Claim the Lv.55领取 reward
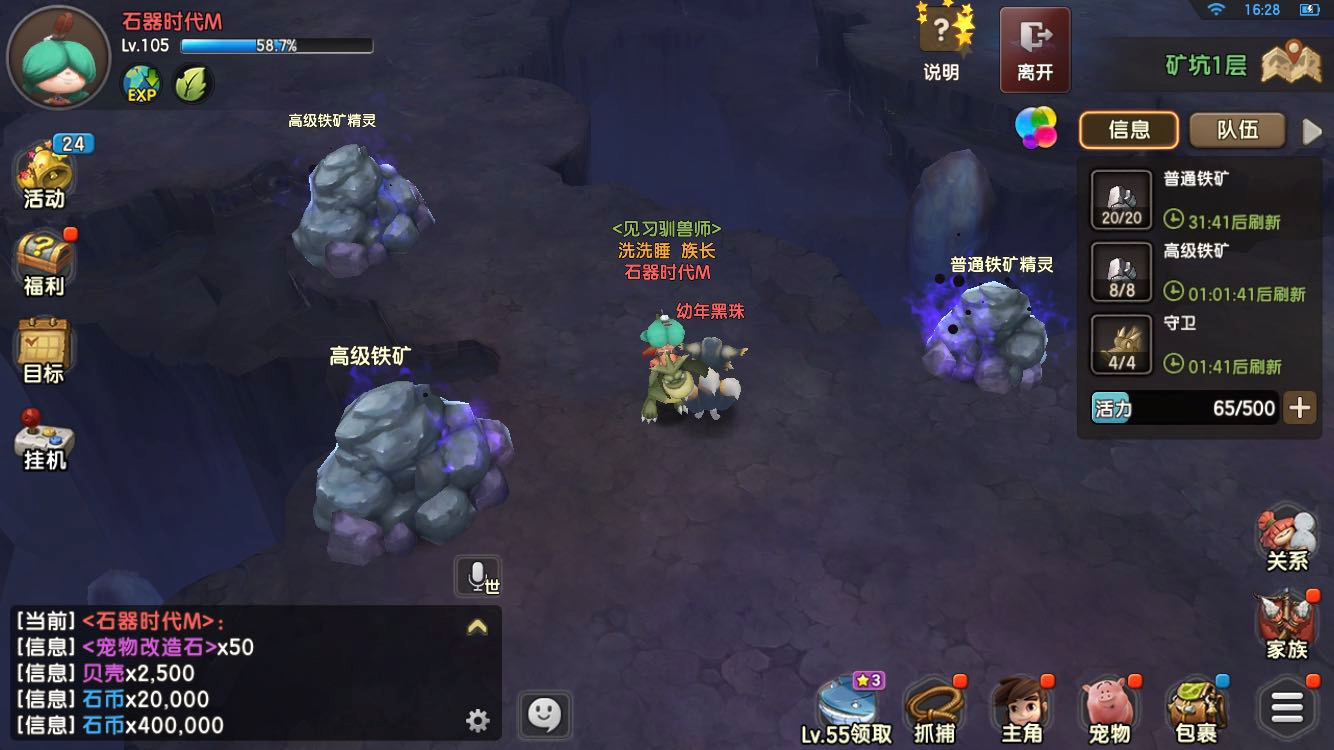1334x750 pixels. click(x=846, y=709)
